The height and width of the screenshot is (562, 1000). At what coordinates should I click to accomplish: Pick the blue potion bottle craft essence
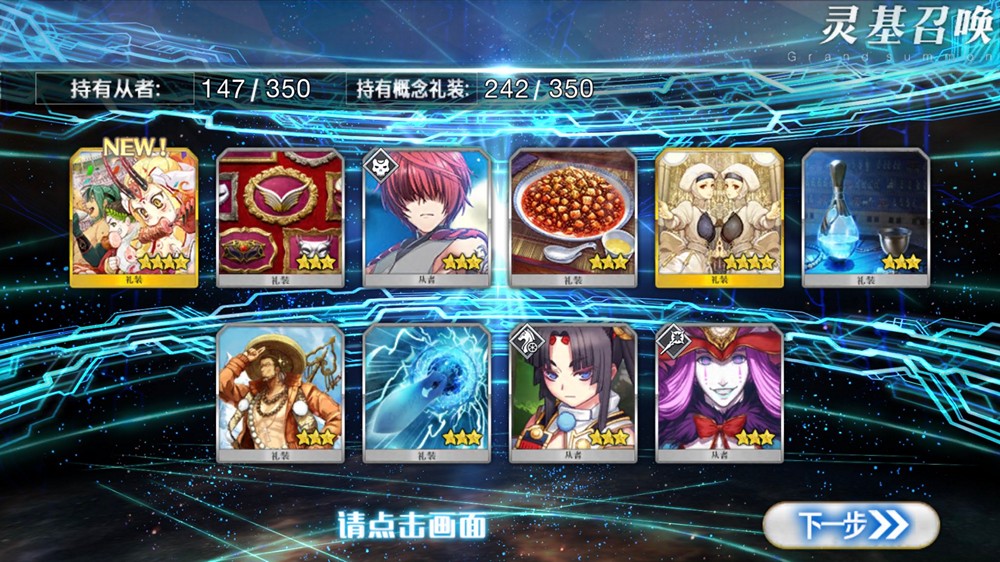[866, 217]
